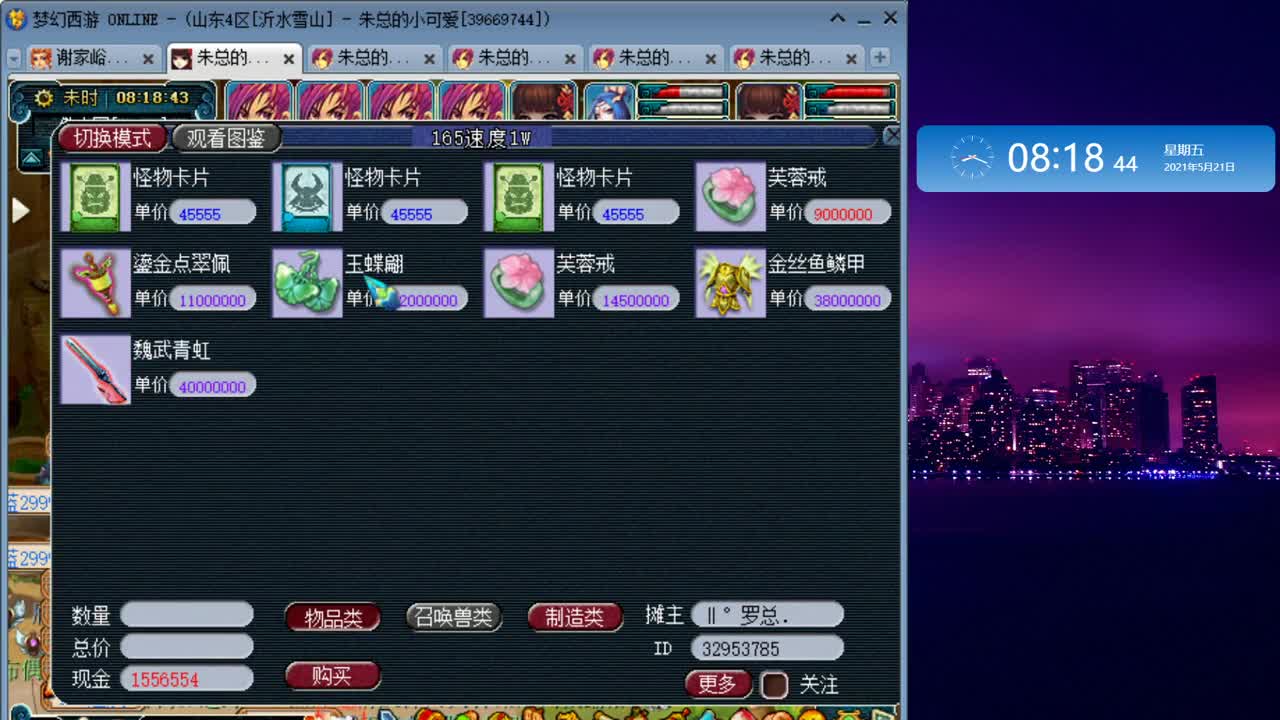Select the first 怪物卡片 monster card icon
This screenshot has width=1280, height=720.
coord(95,196)
